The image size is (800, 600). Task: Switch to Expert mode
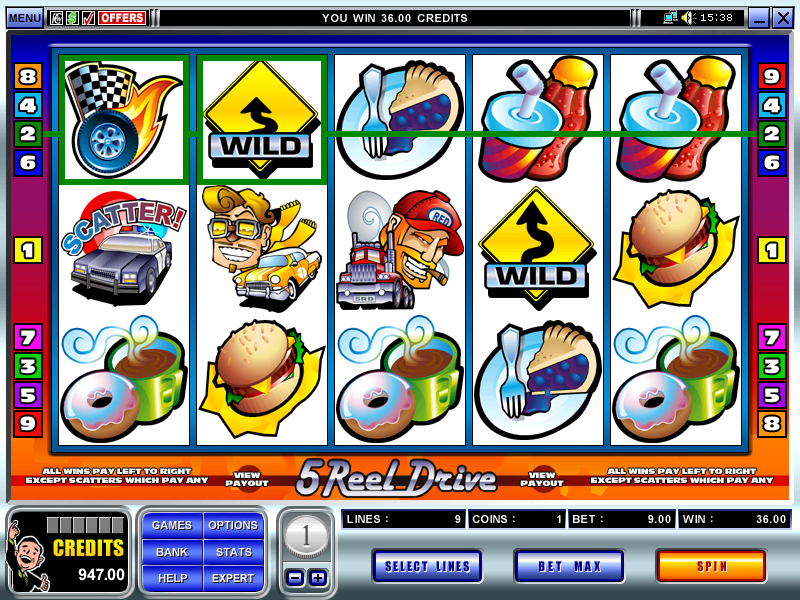coord(233,577)
